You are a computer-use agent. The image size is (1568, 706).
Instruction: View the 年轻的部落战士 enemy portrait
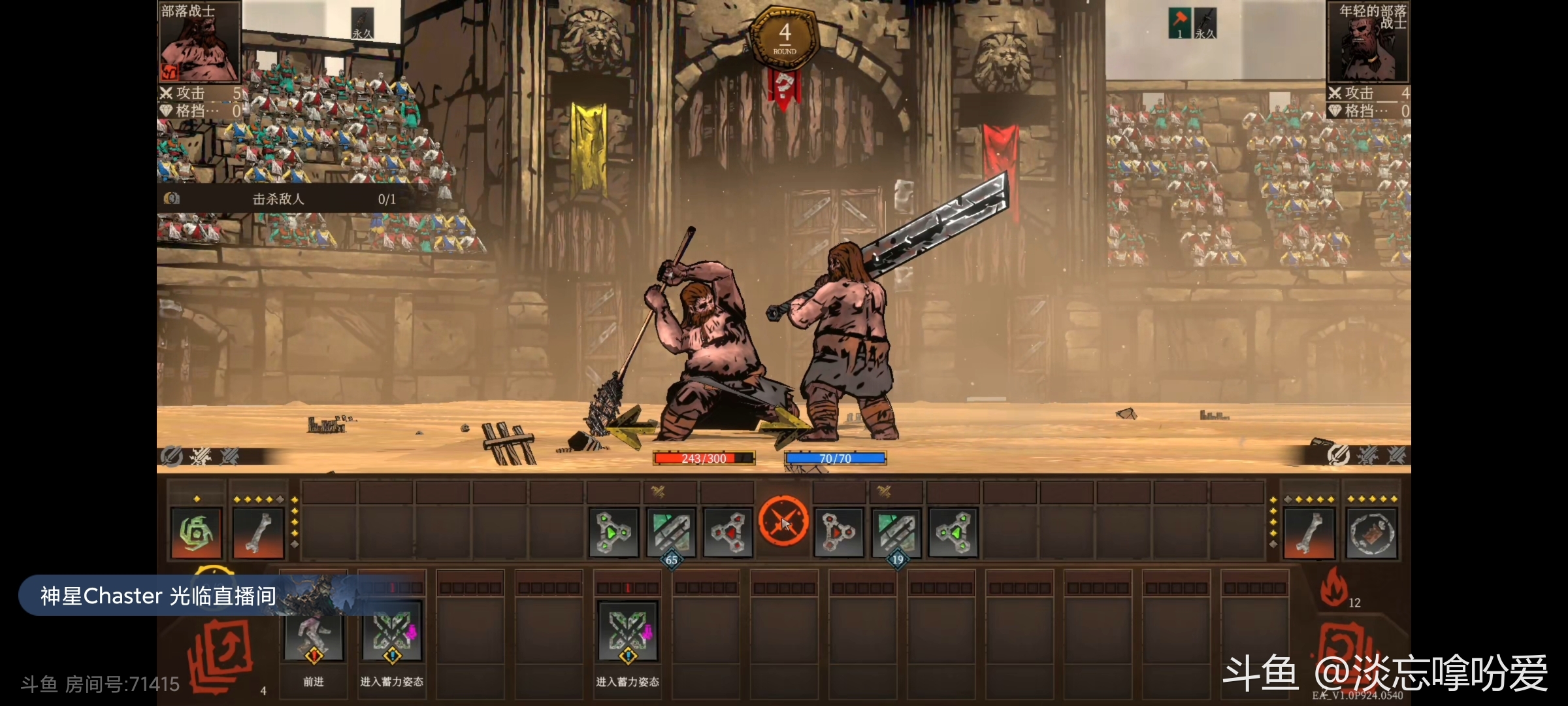[1367, 42]
